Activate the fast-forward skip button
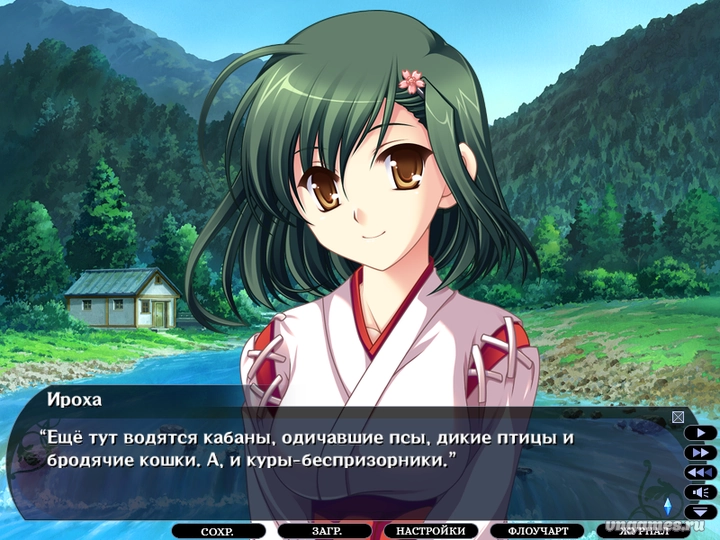 tap(701, 452)
